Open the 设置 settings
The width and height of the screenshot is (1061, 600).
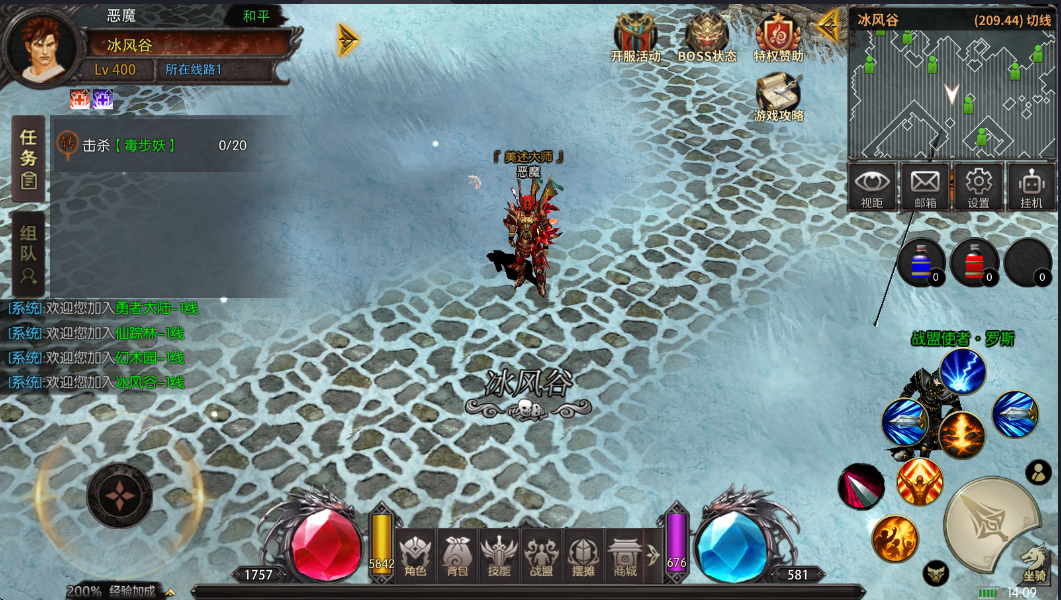(978, 188)
